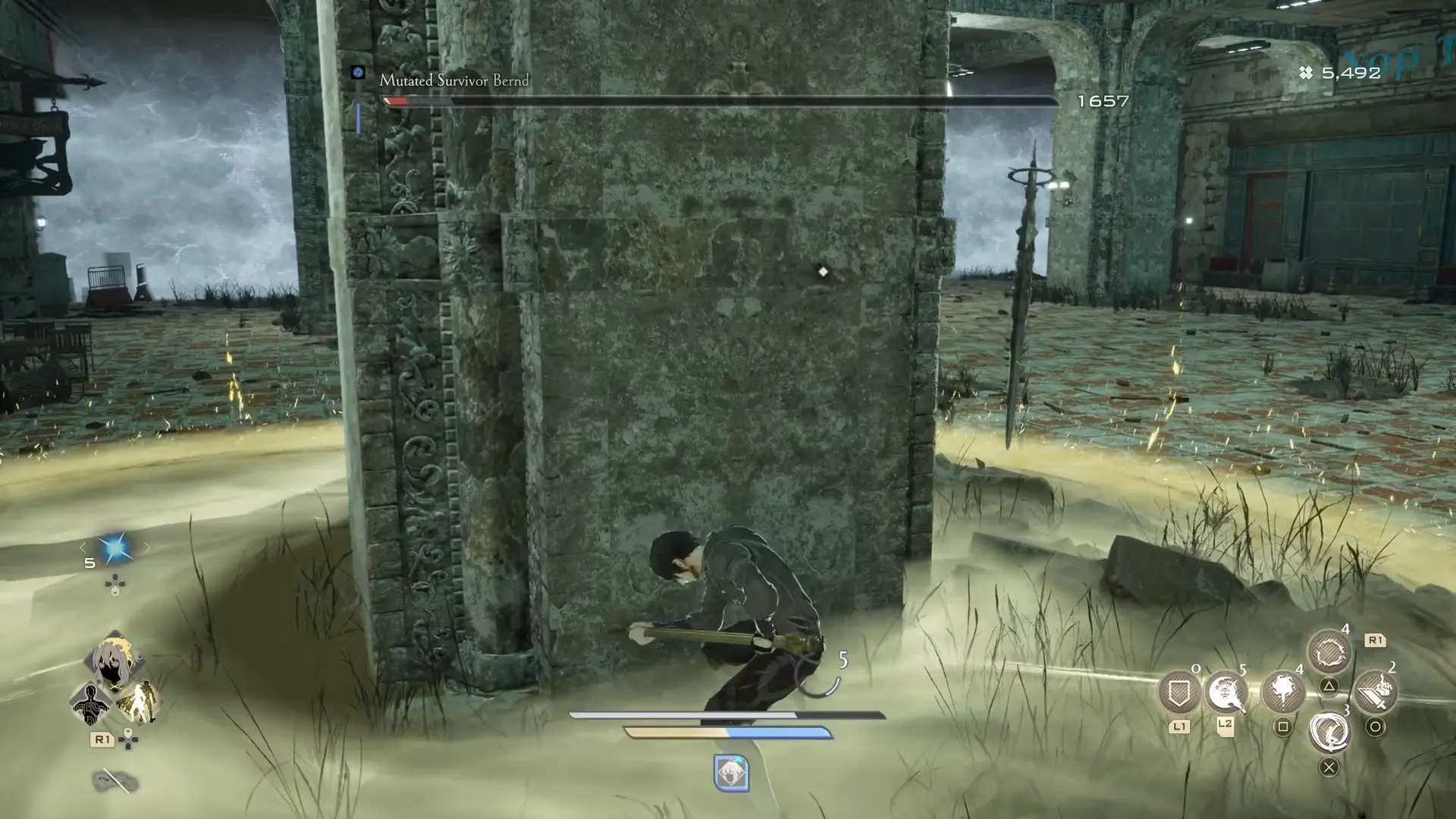Use the swirling dodge skill icon
Screen dimensions: 1456x819
1329,733
